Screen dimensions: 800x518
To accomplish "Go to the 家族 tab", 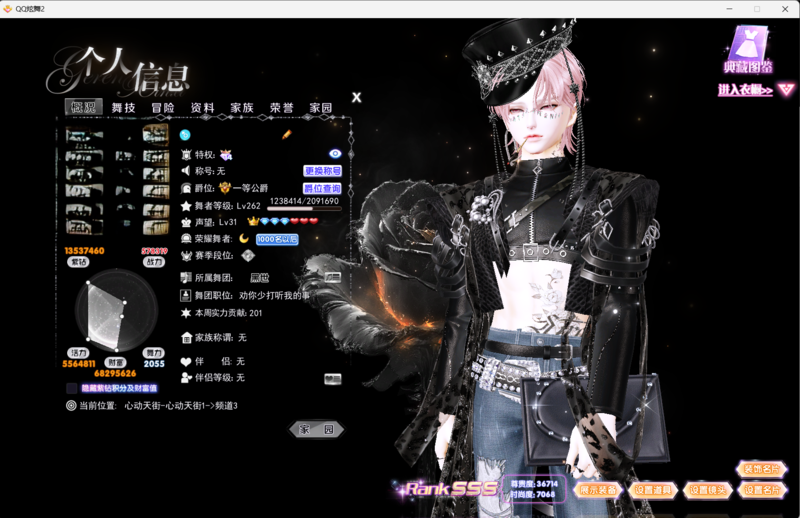I will coord(242,108).
